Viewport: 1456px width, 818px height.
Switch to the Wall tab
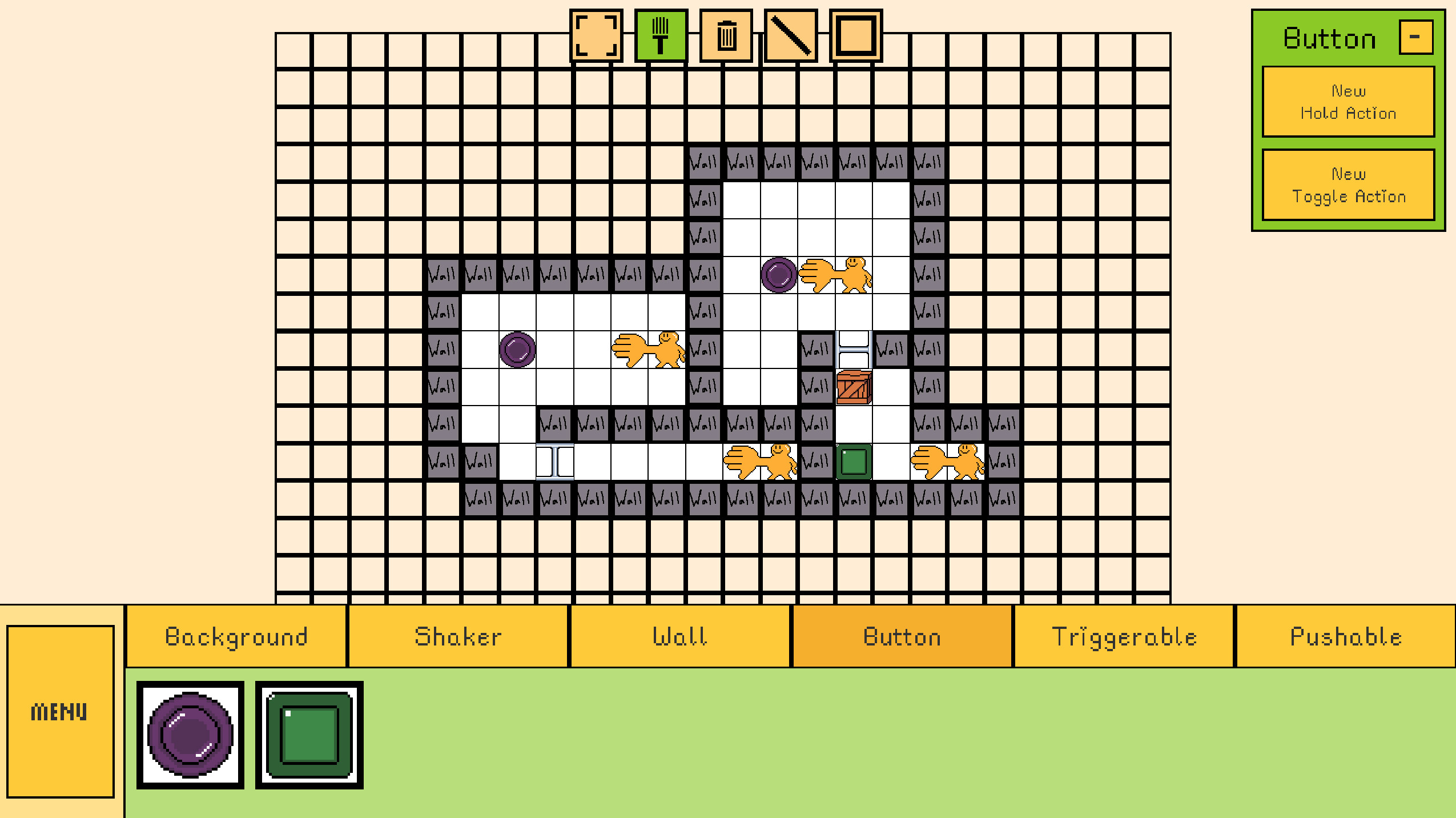point(680,636)
